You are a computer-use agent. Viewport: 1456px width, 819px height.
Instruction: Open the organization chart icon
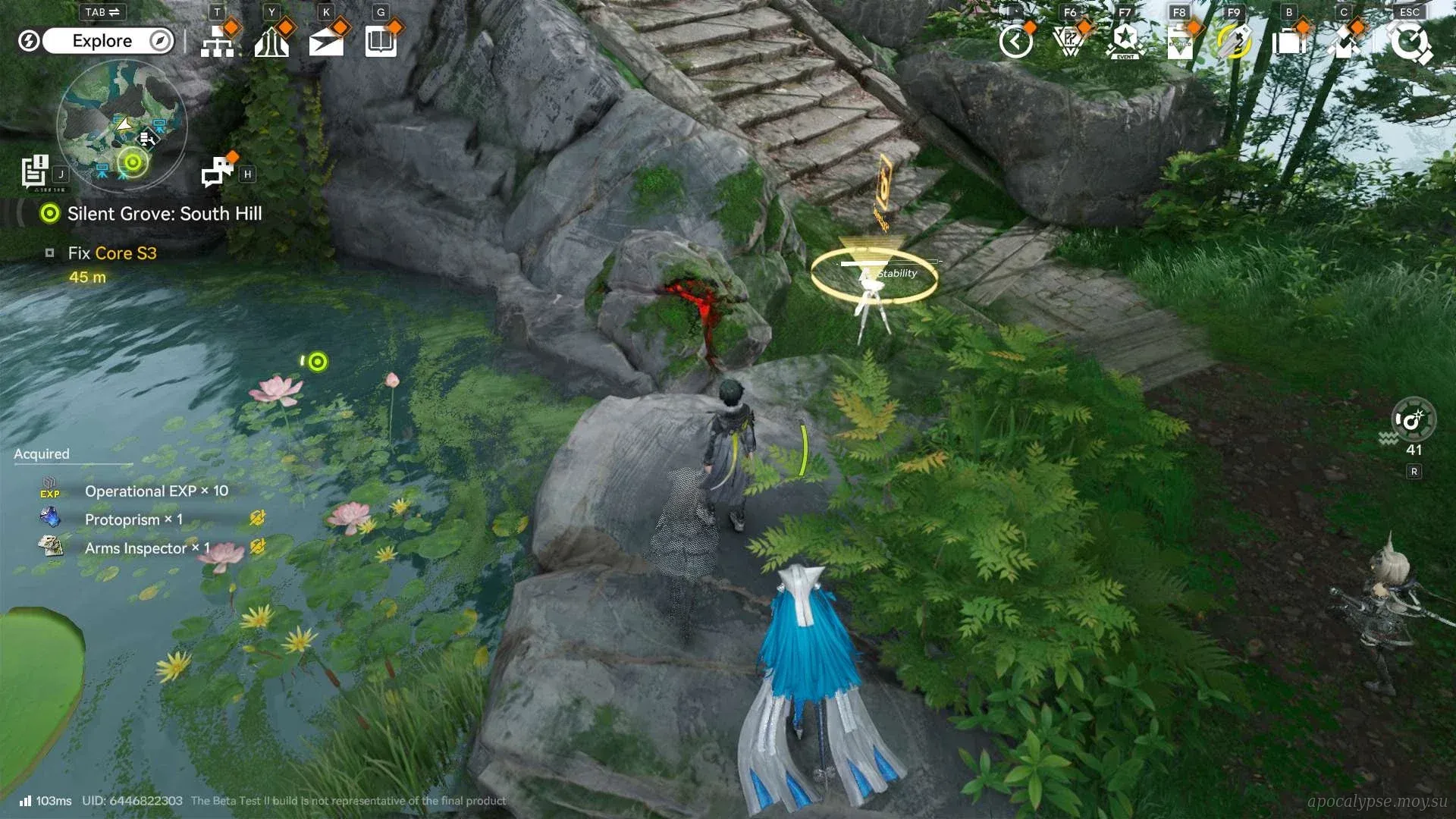click(218, 42)
